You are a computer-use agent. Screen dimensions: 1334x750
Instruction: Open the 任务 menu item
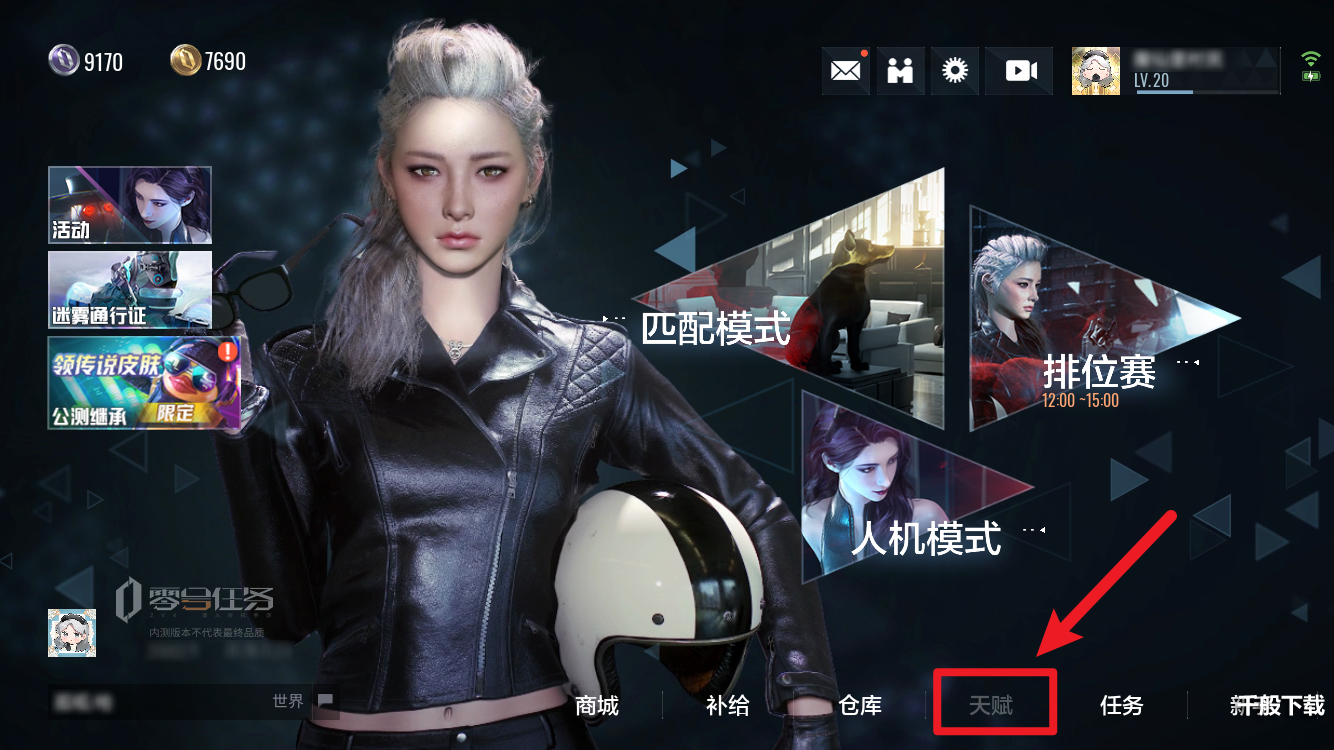(1120, 706)
